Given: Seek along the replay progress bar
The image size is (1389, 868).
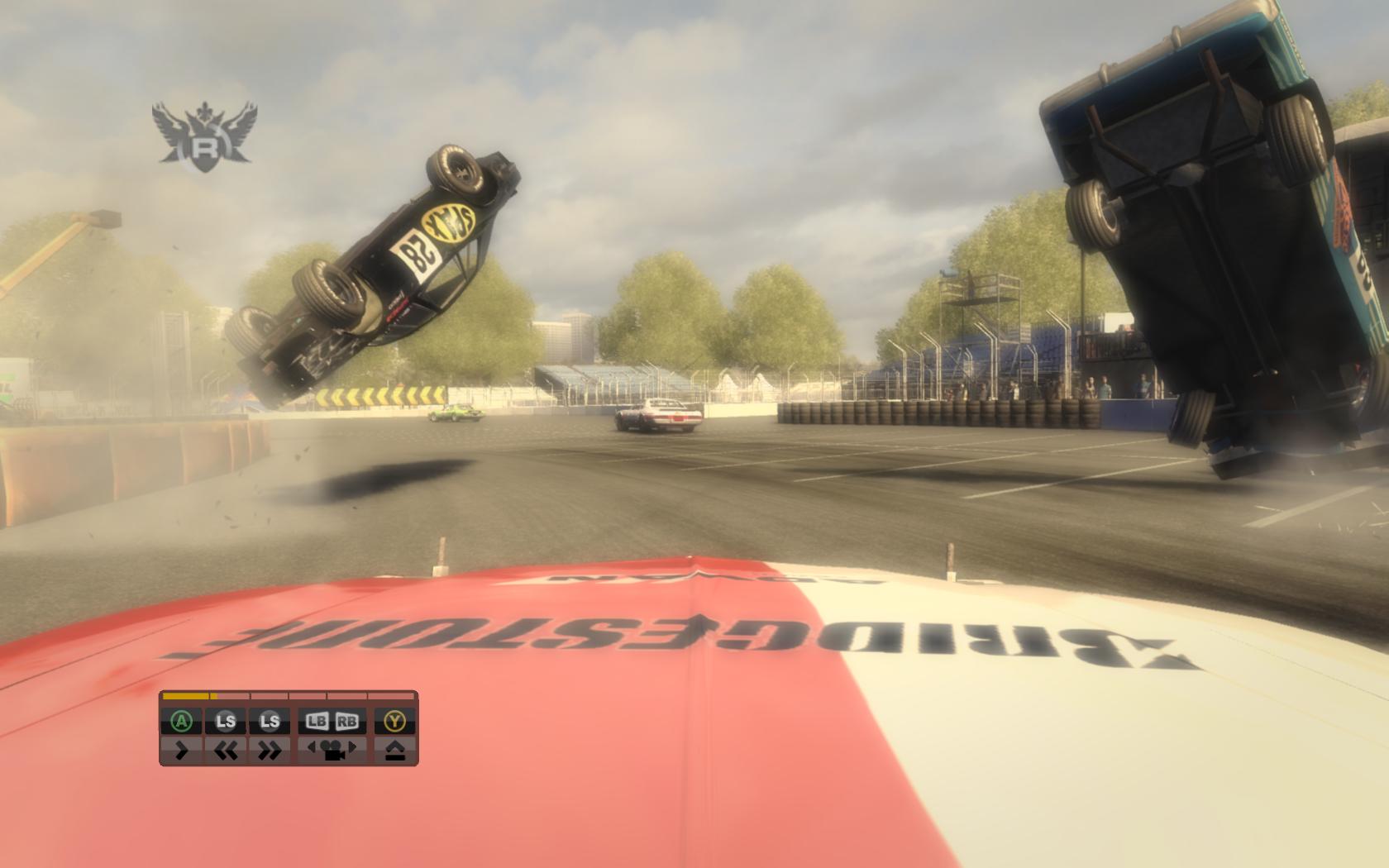Looking at the screenshot, I should tap(289, 696).
